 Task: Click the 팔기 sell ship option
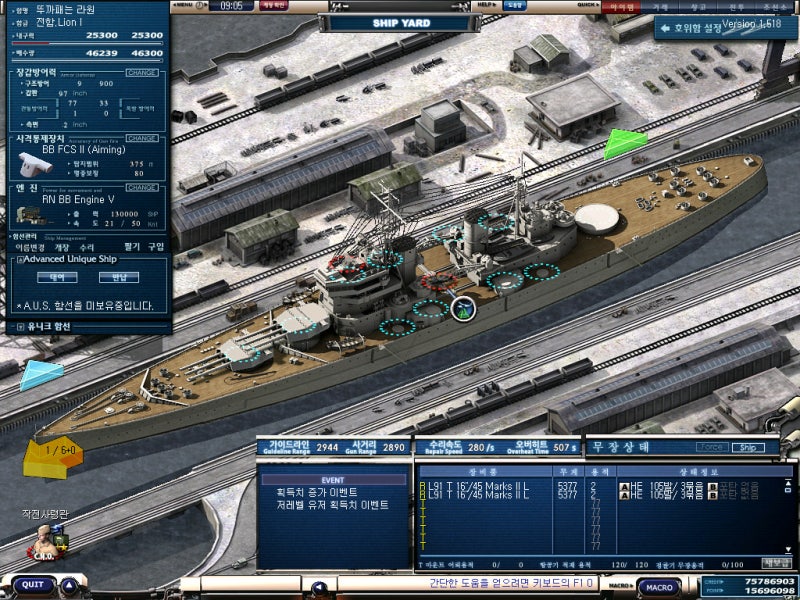point(130,246)
